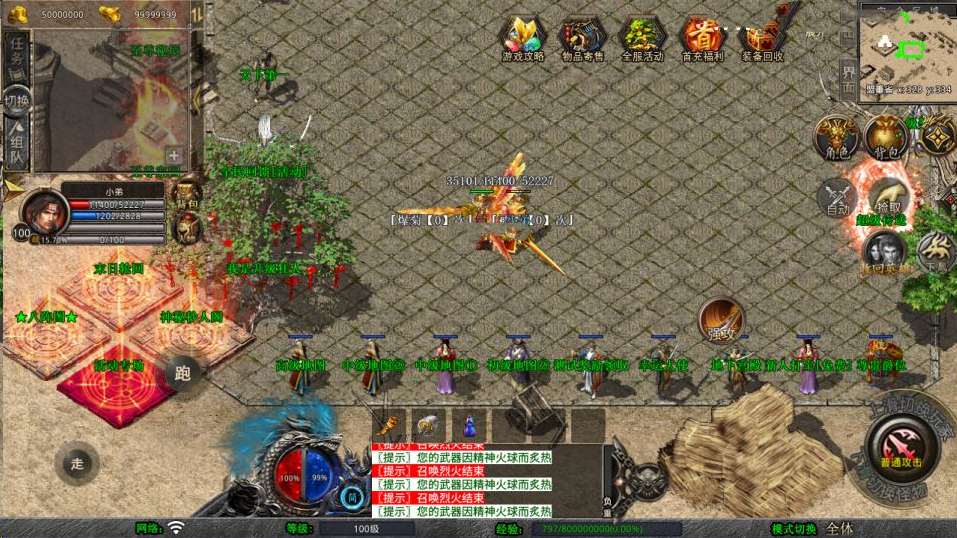Open the 全服活动 server events icon
This screenshot has width=957, height=538.
coord(642,38)
